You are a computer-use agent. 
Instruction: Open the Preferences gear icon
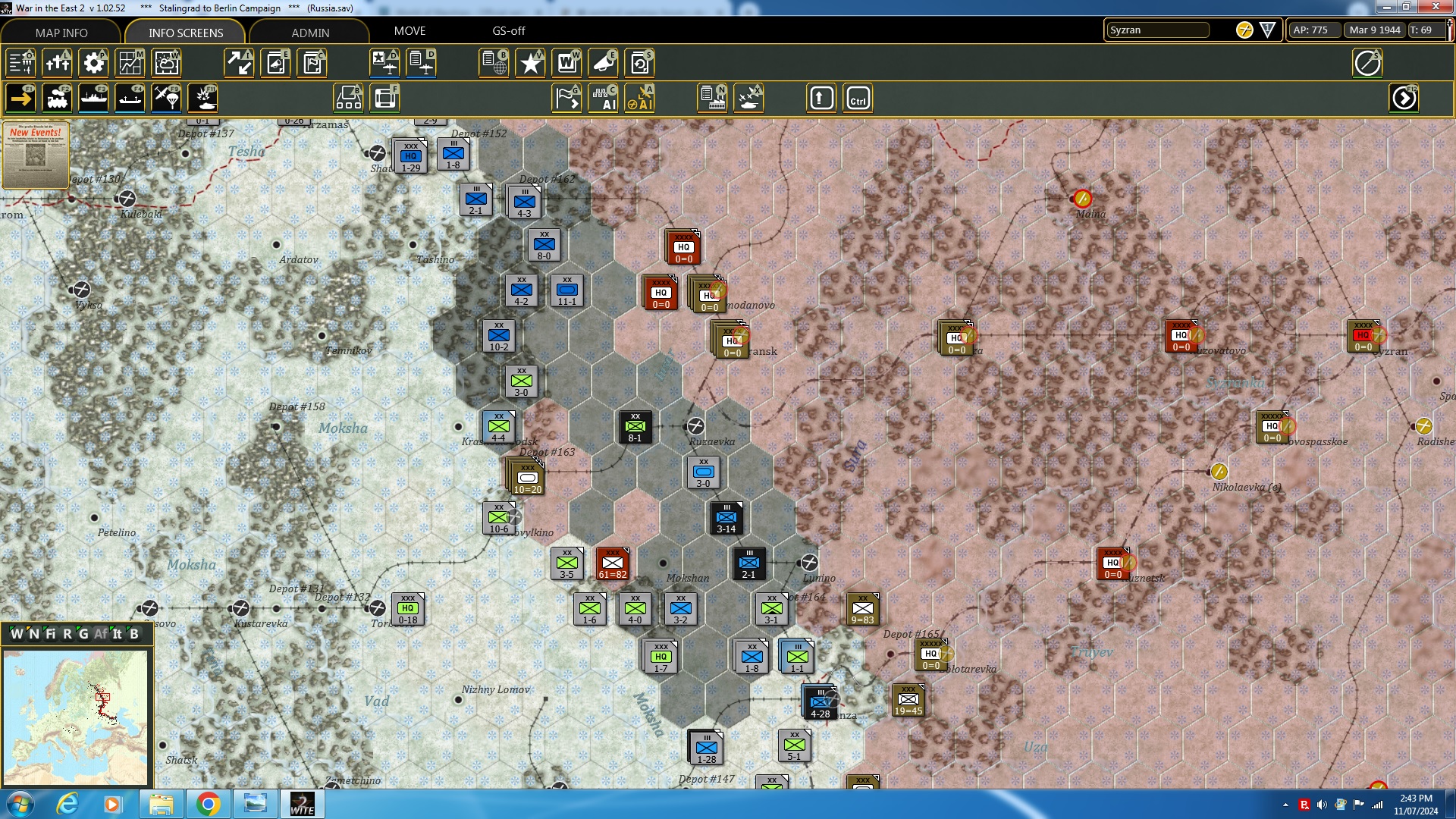click(93, 63)
